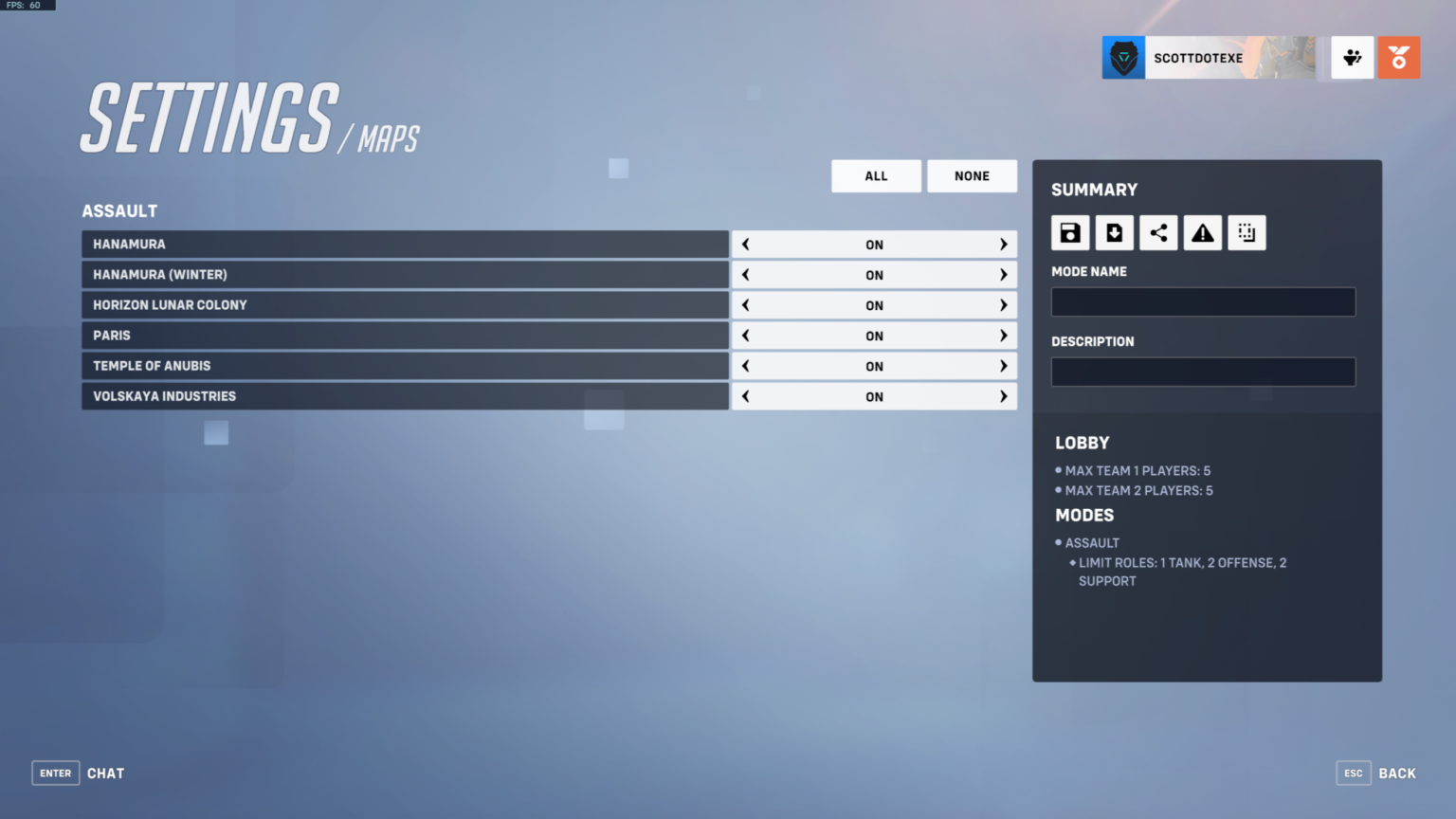Click the Import code icon in Summary

tap(1114, 232)
